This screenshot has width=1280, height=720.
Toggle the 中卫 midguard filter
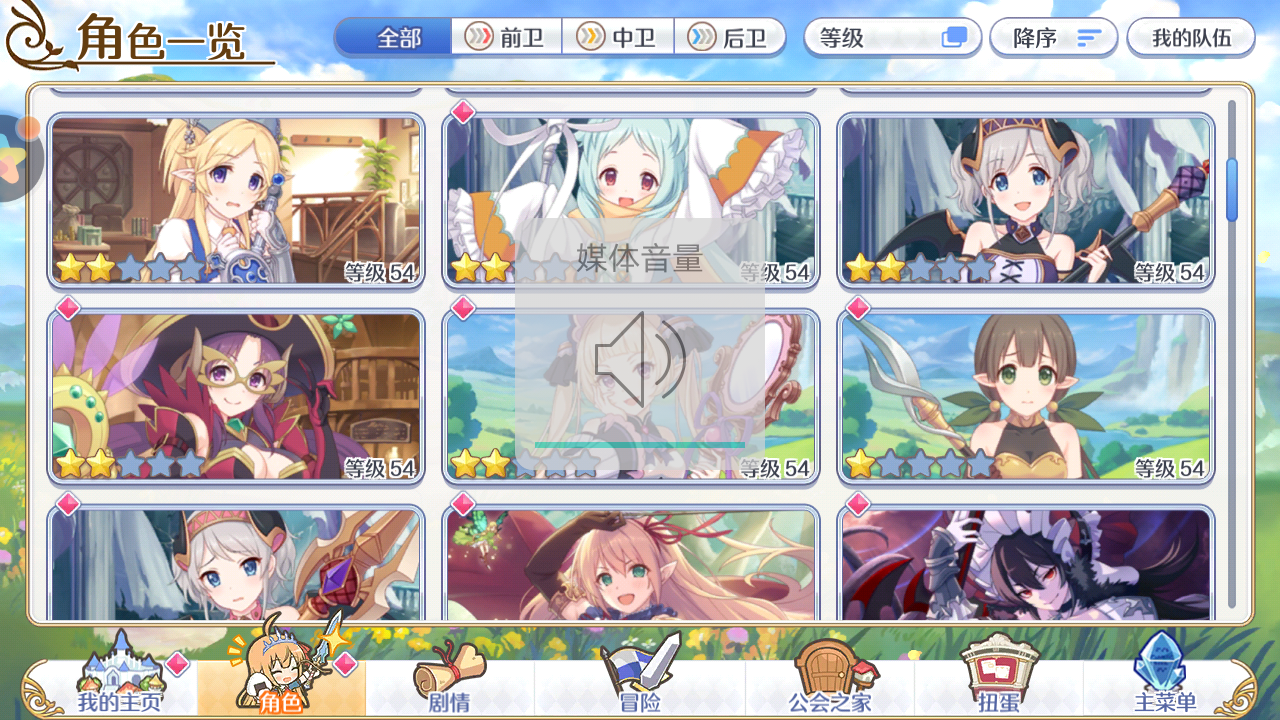pos(618,37)
